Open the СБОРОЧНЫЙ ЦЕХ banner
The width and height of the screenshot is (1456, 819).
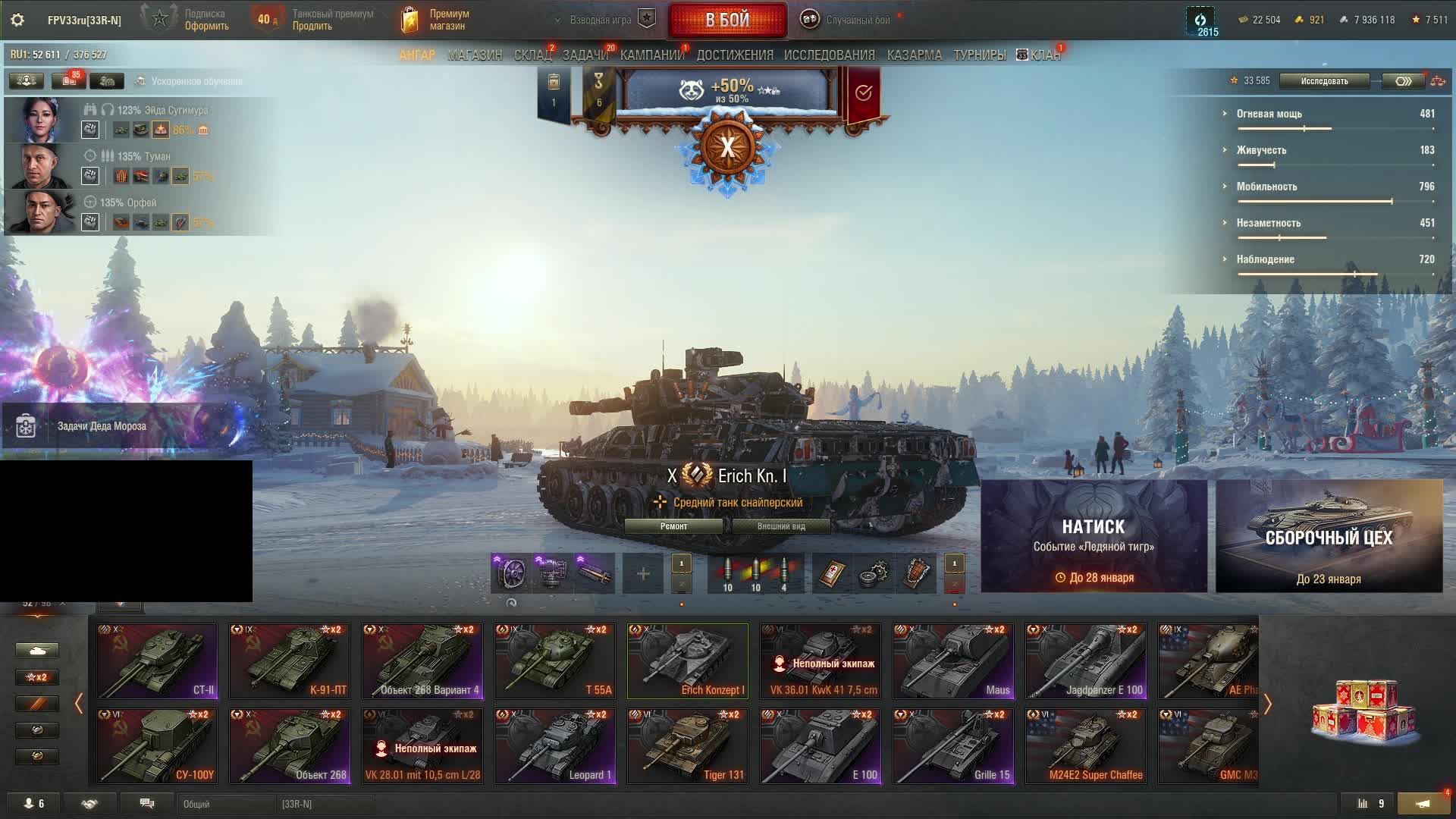pyautogui.click(x=1329, y=536)
